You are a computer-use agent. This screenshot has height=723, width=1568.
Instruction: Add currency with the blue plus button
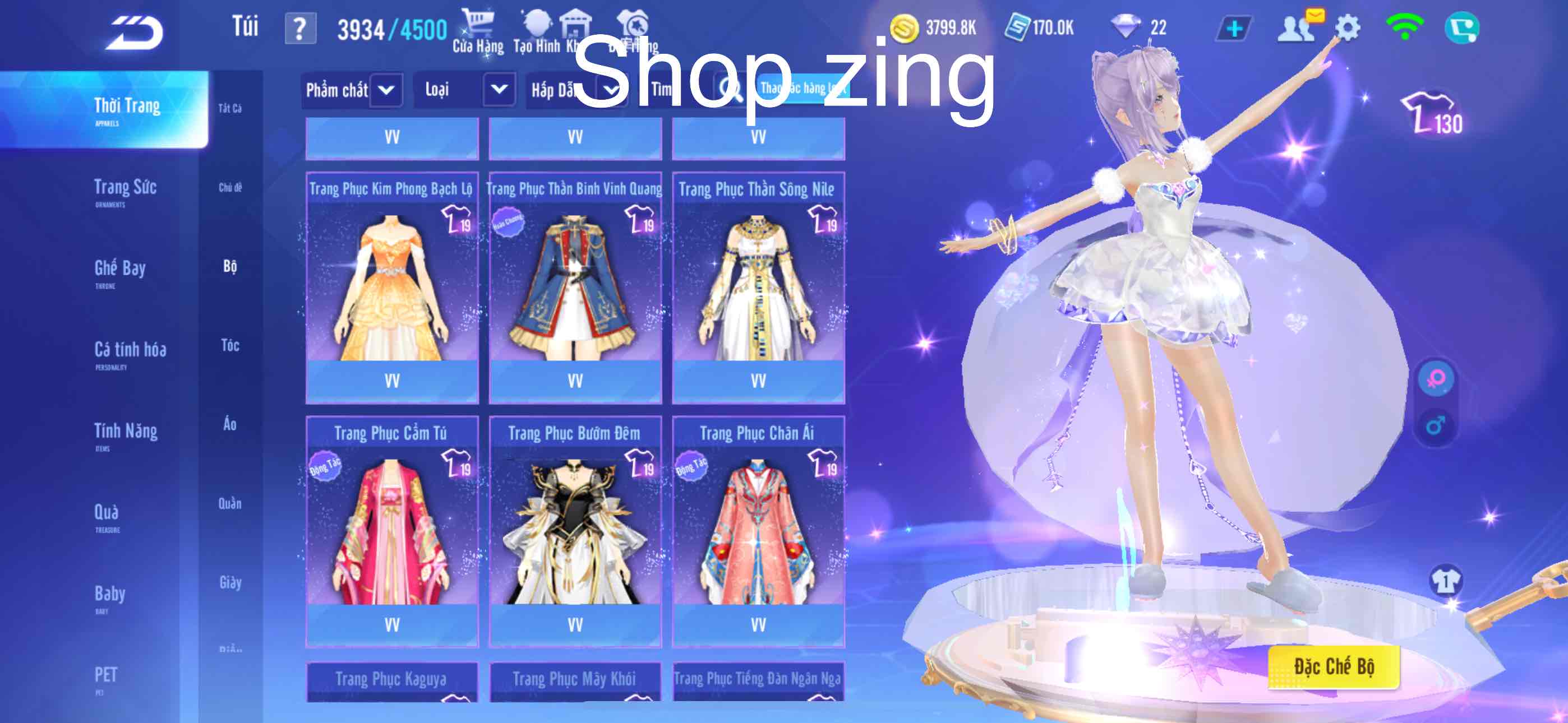coord(1233,29)
